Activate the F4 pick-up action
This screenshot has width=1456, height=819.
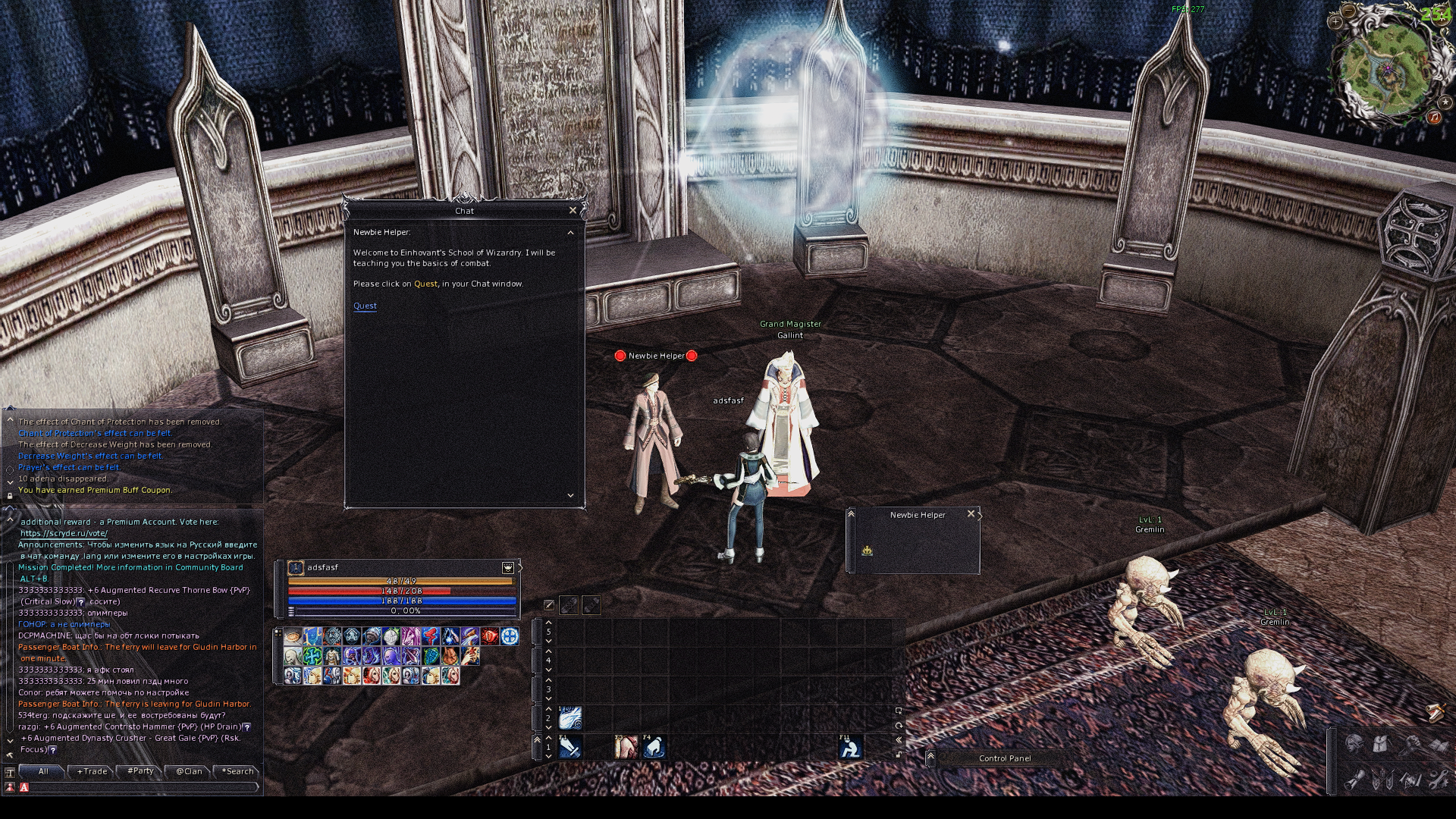654,748
